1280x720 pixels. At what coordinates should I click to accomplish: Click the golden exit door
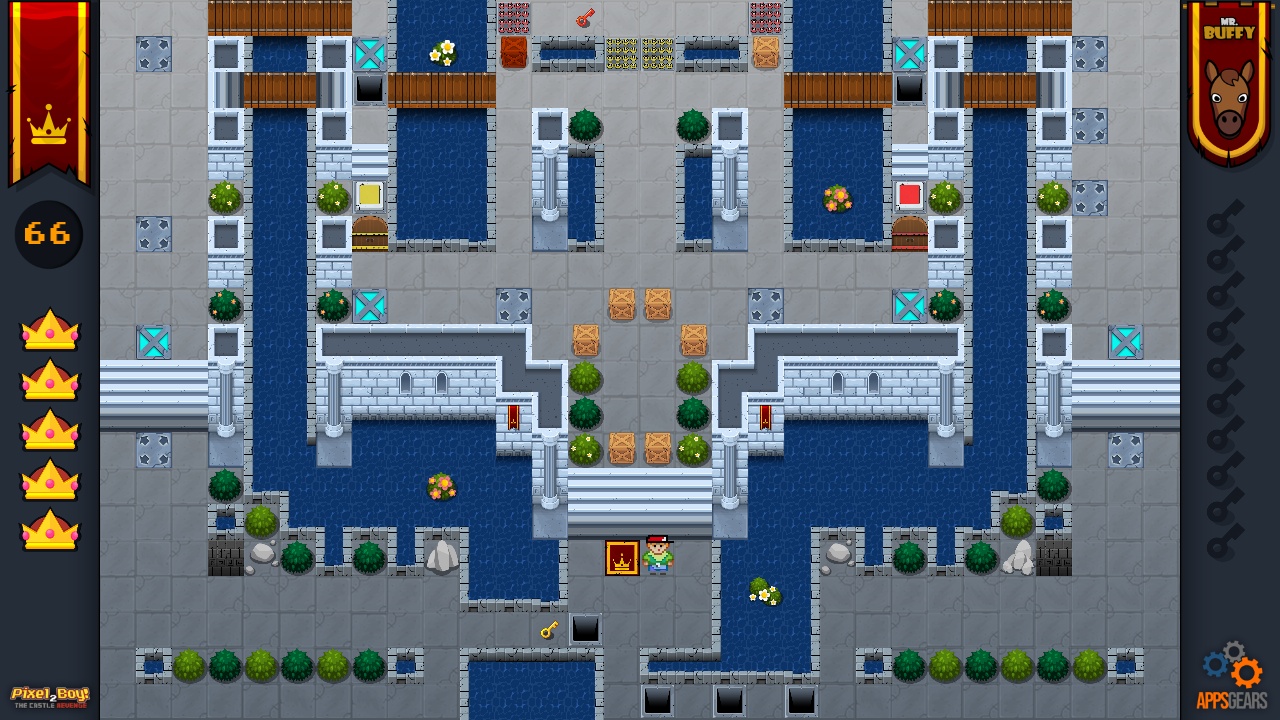(x=620, y=558)
